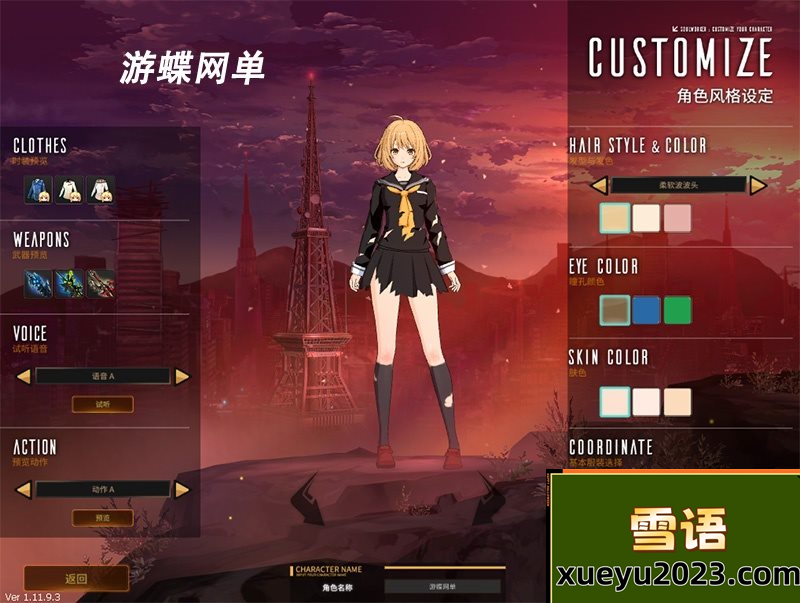This screenshot has height=603, width=800.
Task: Preview the red weapon icon
Action: (101, 283)
